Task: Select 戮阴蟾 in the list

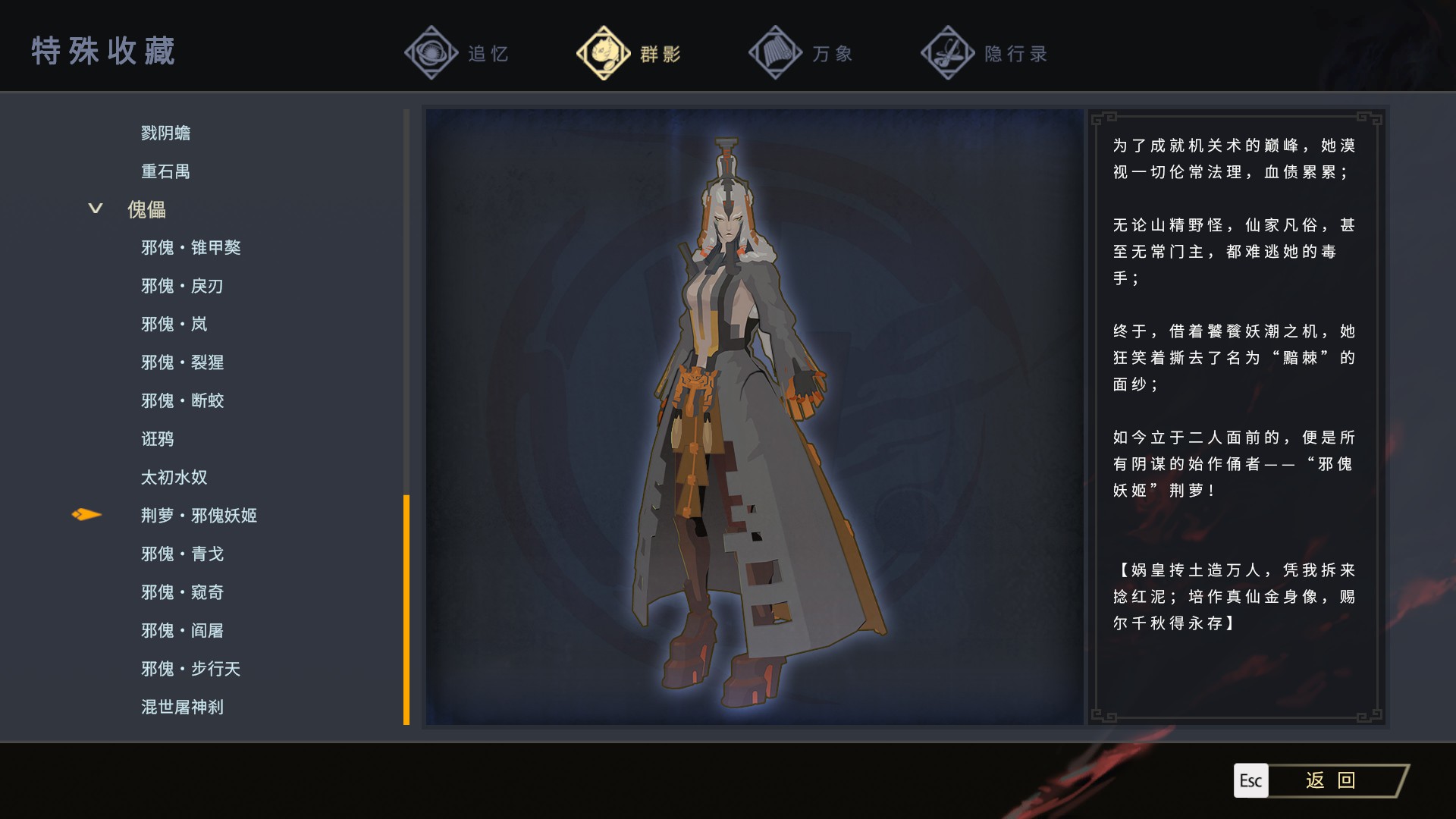Action: tap(165, 133)
